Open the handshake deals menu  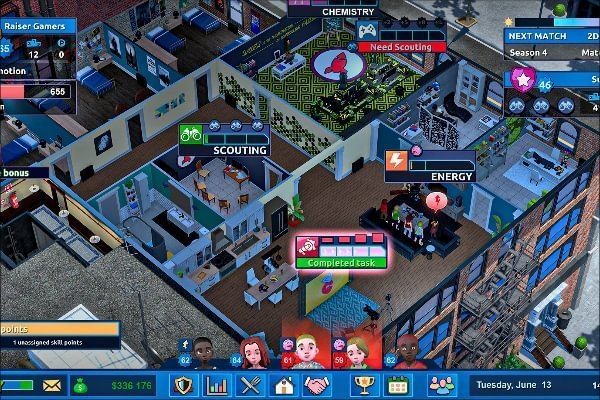click(318, 385)
